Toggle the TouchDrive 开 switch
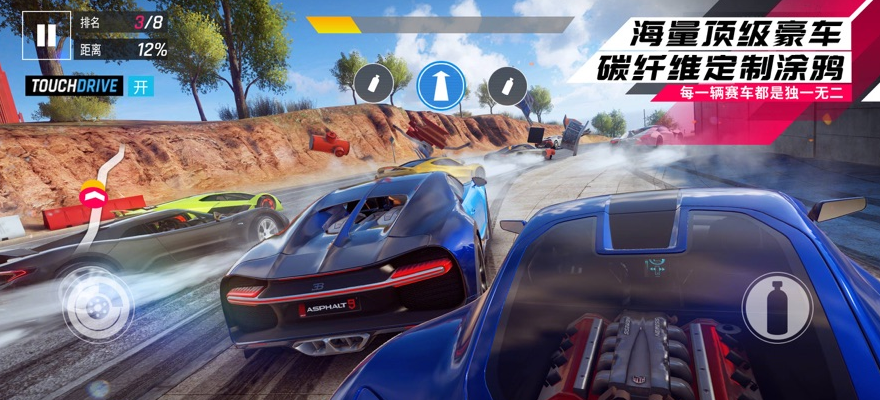Screen dimensions: 880x400 (x=142, y=86)
